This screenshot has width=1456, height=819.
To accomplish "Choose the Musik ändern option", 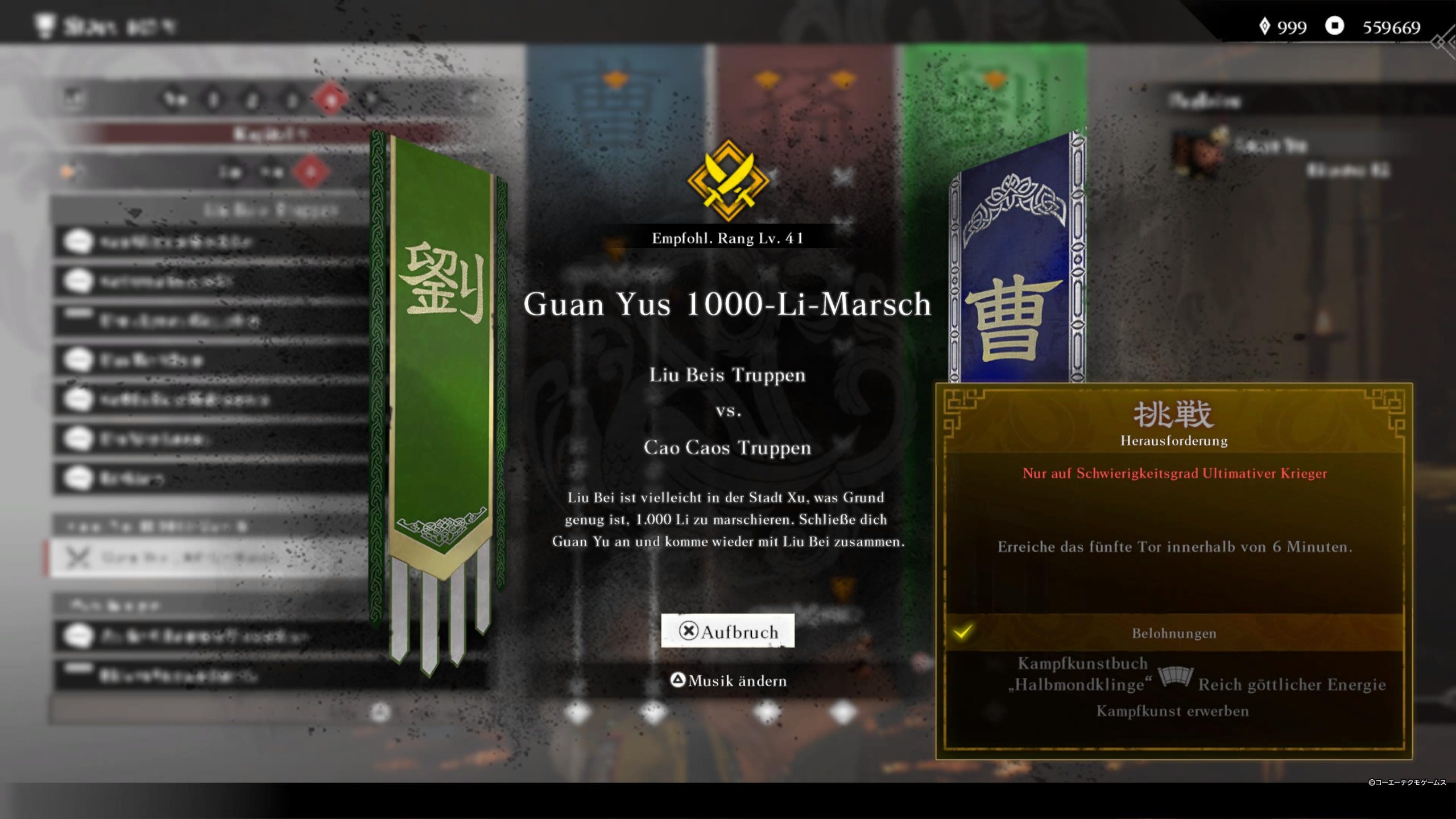I will tap(729, 681).
